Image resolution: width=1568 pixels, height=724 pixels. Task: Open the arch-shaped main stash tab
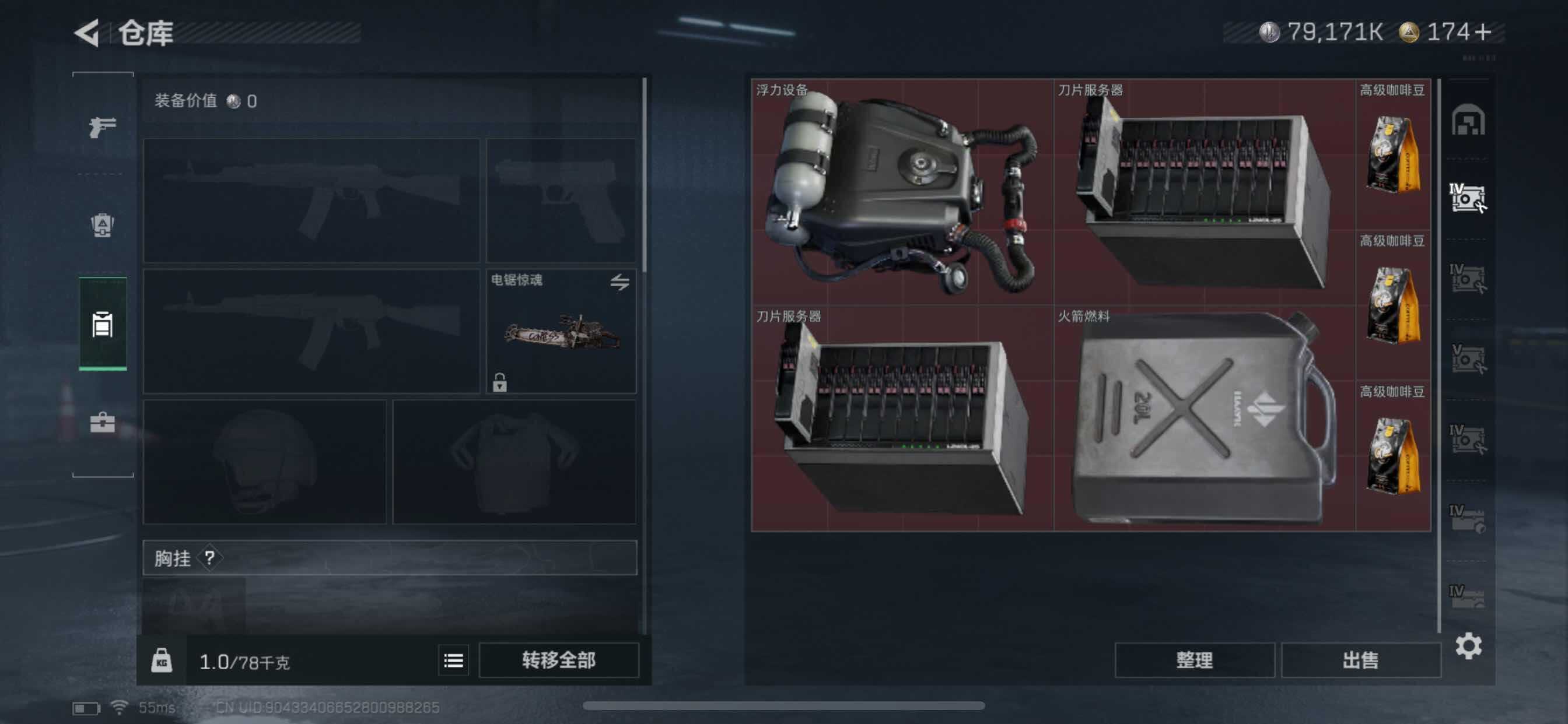click(x=1468, y=120)
